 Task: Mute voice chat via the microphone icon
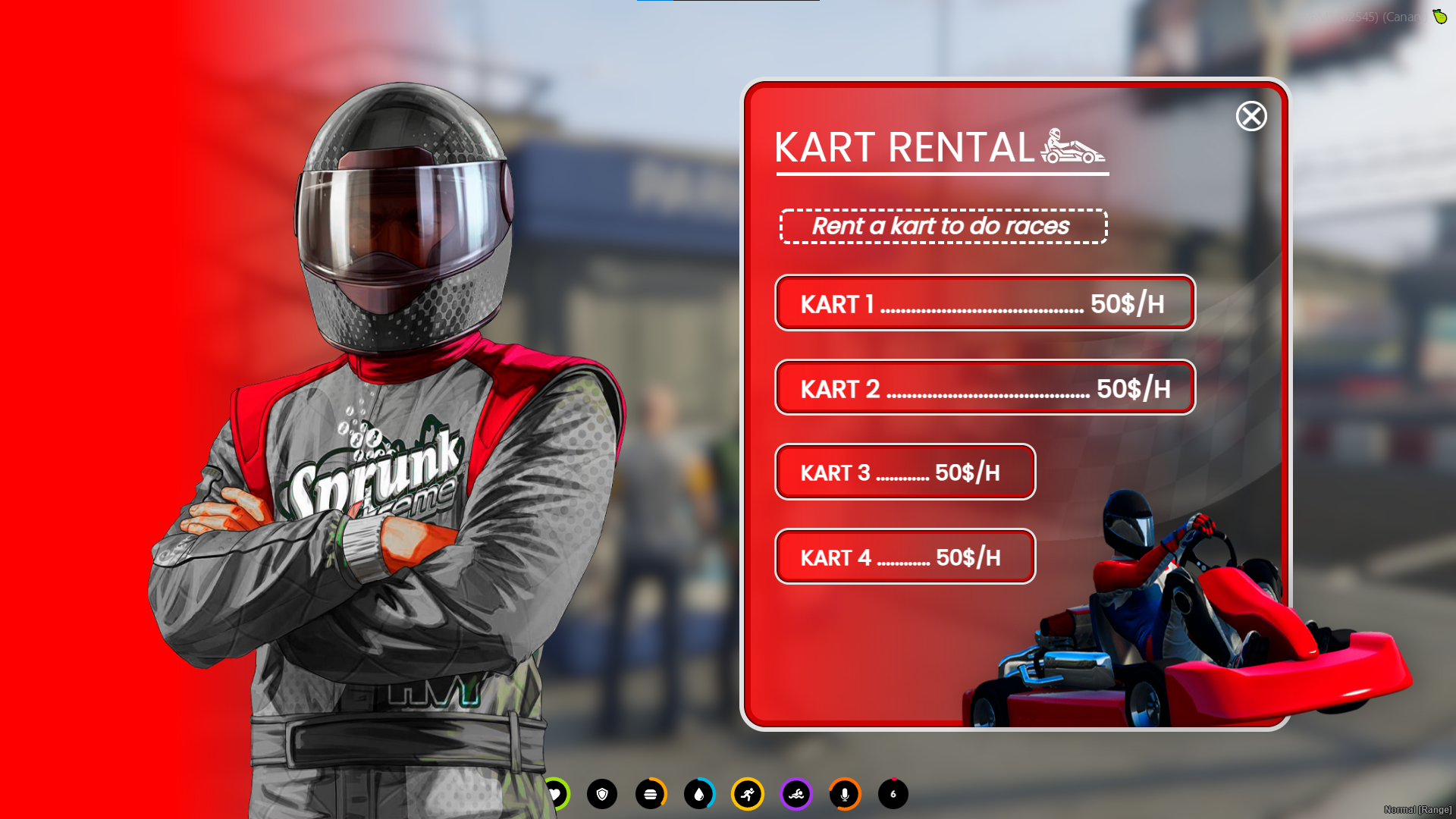(x=845, y=795)
